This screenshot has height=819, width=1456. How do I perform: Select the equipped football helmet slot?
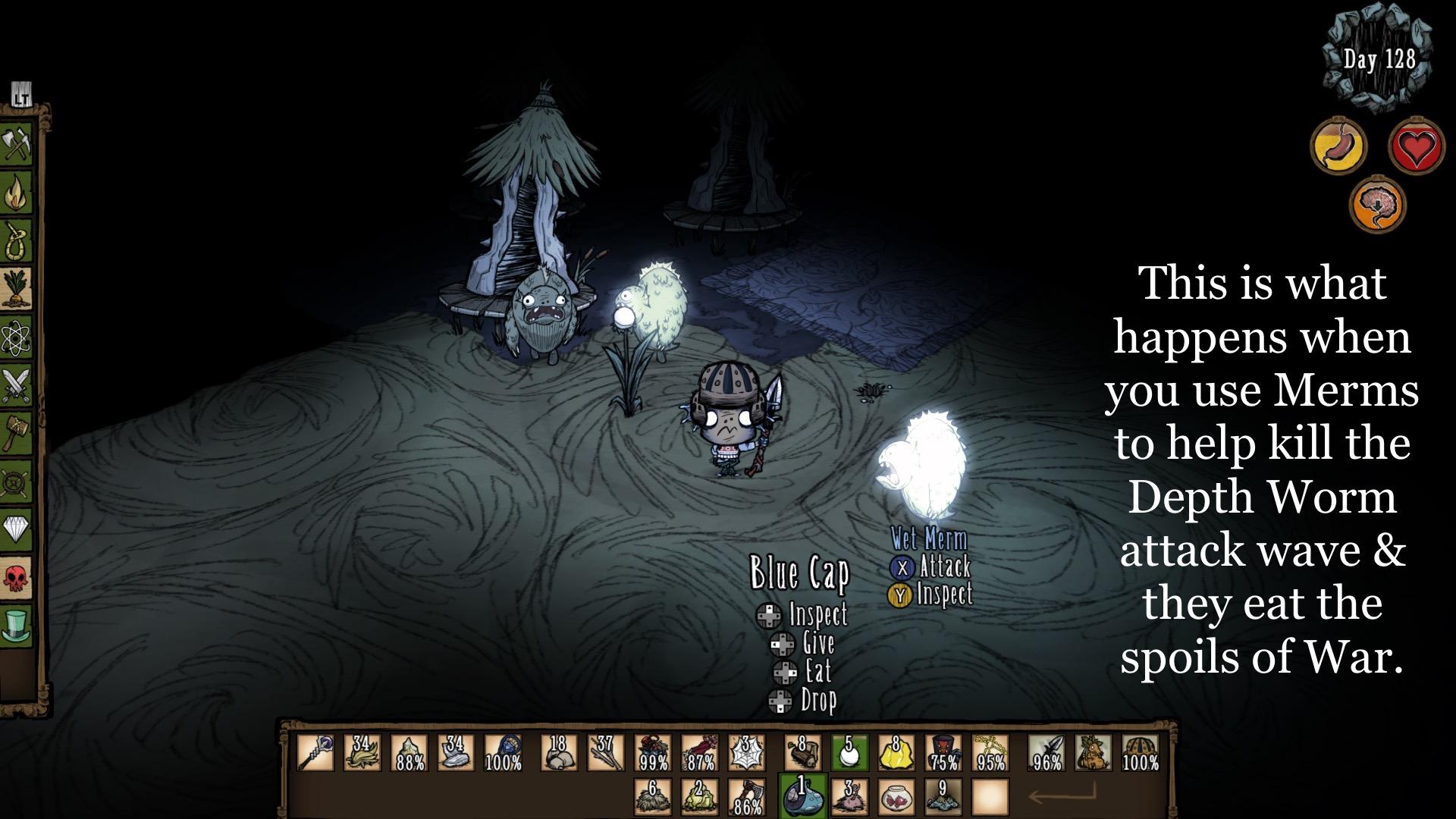coord(1140,752)
